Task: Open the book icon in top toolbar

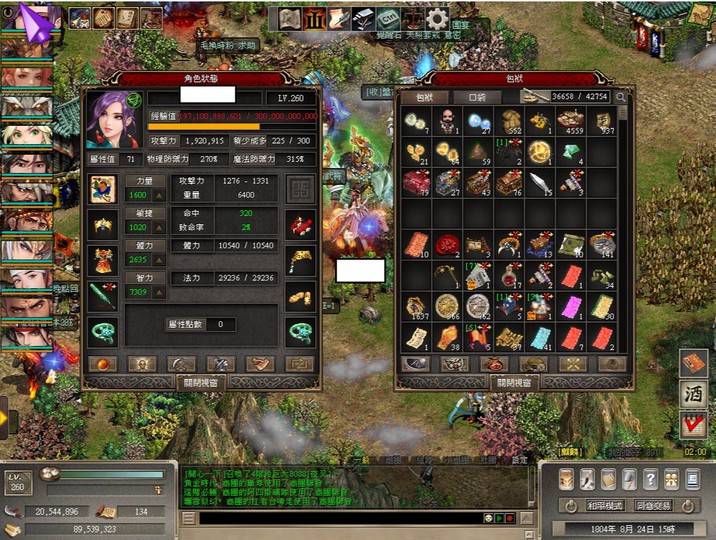Action: coord(289,18)
